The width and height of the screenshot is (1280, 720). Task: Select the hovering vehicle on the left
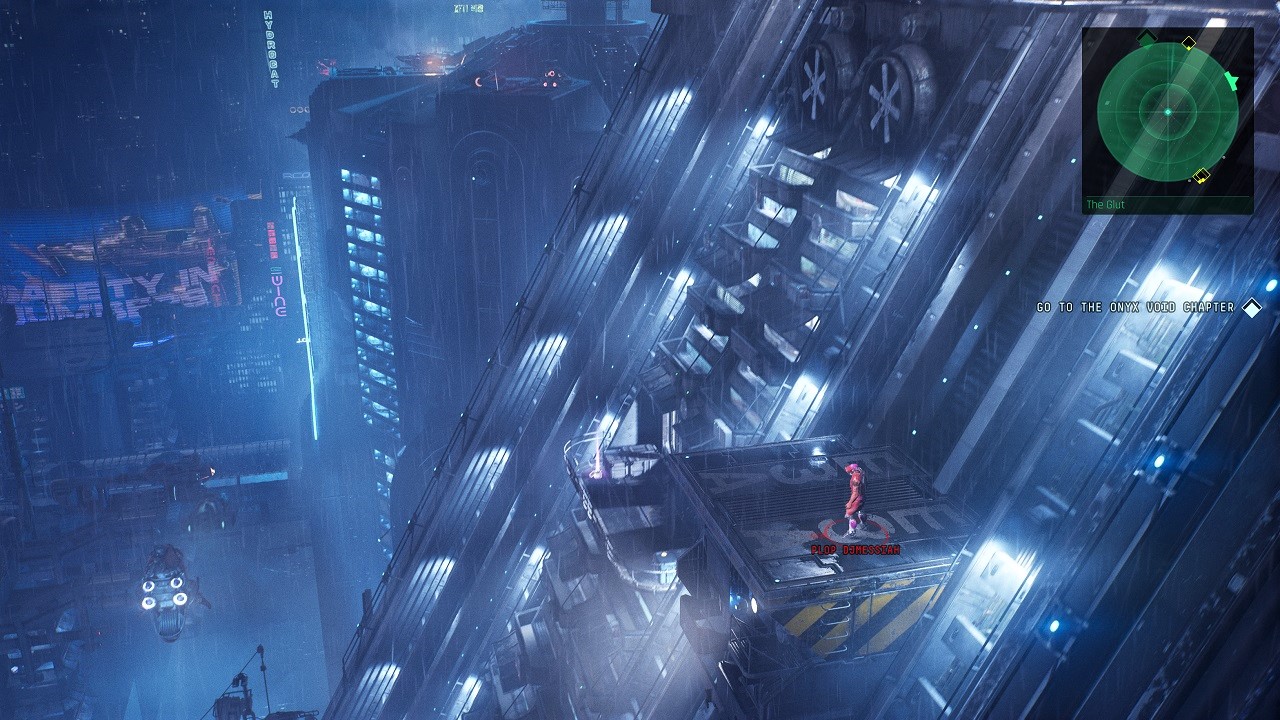165,590
